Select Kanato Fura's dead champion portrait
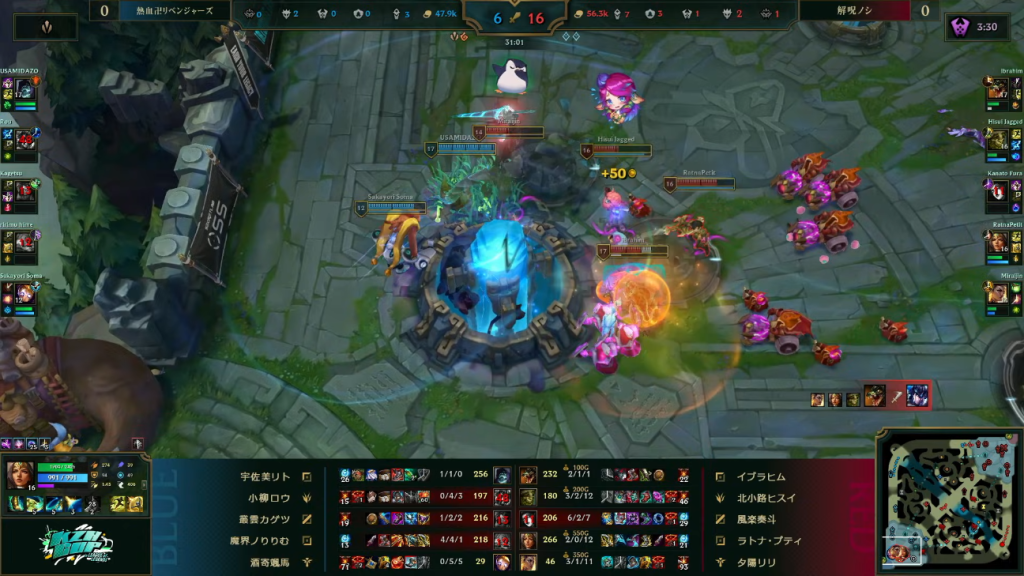This screenshot has width=1024, height=576. pos(997,191)
